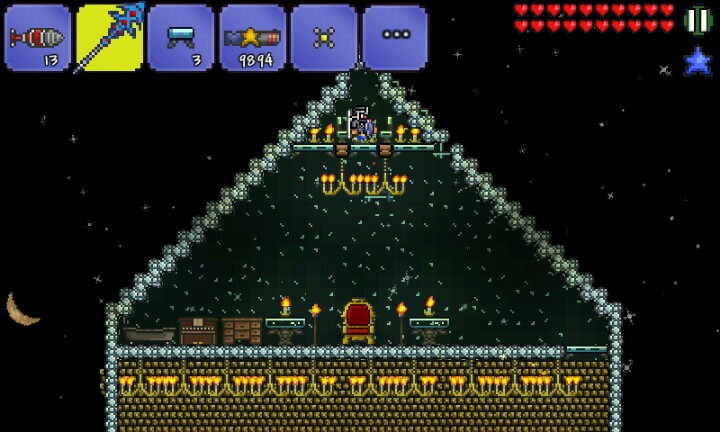The image size is (720, 432).
Task: Pause the game with the green button
Action: coord(697,20)
